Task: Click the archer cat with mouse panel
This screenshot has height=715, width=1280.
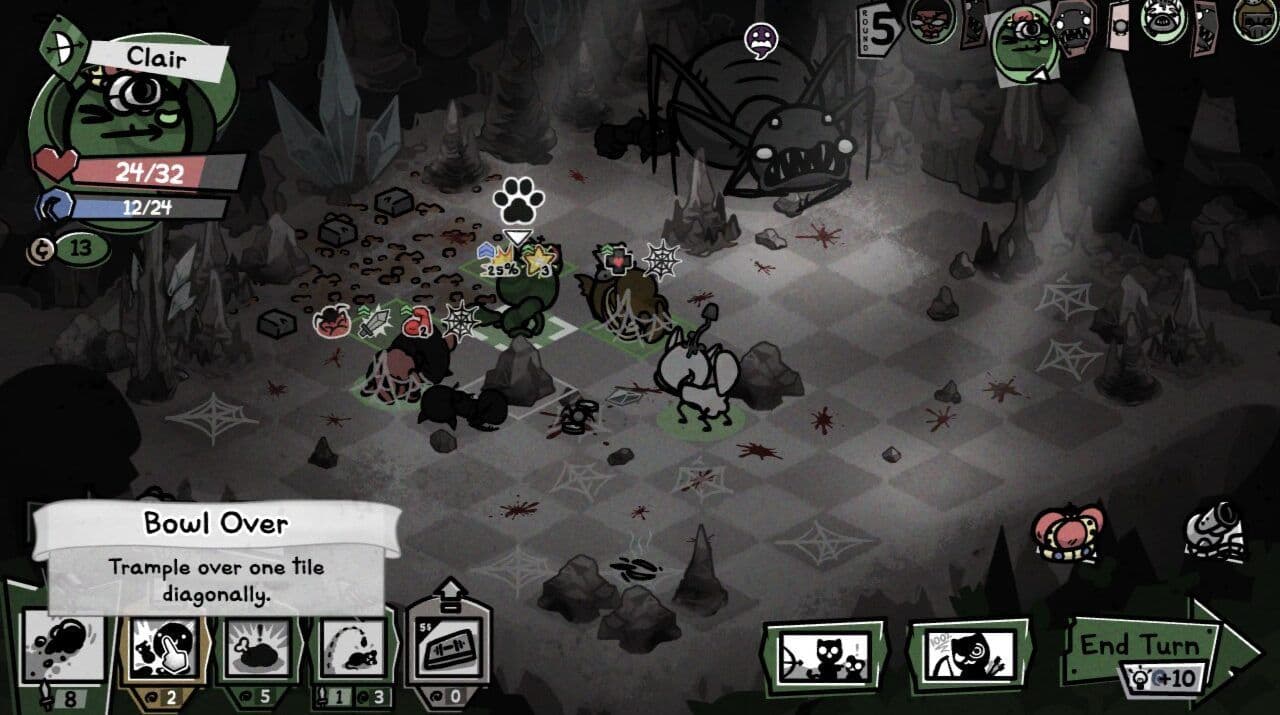Action: 824,656
